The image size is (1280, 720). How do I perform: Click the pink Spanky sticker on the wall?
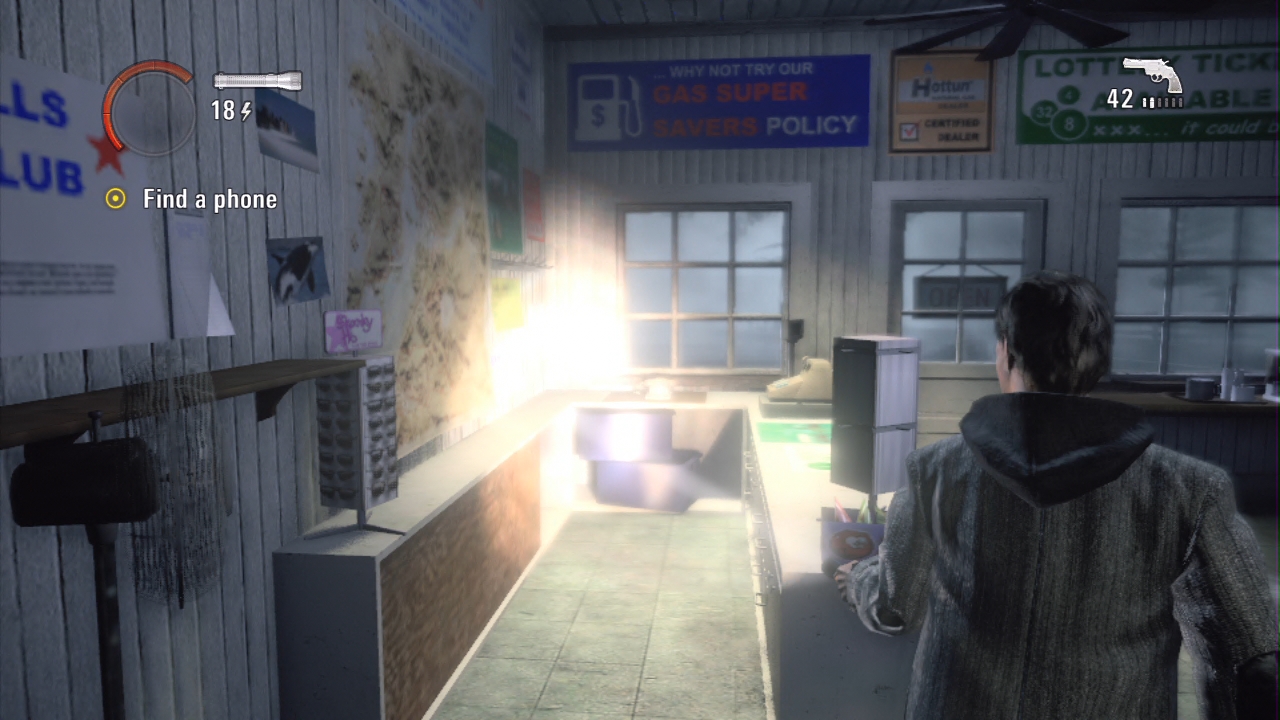point(352,328)
